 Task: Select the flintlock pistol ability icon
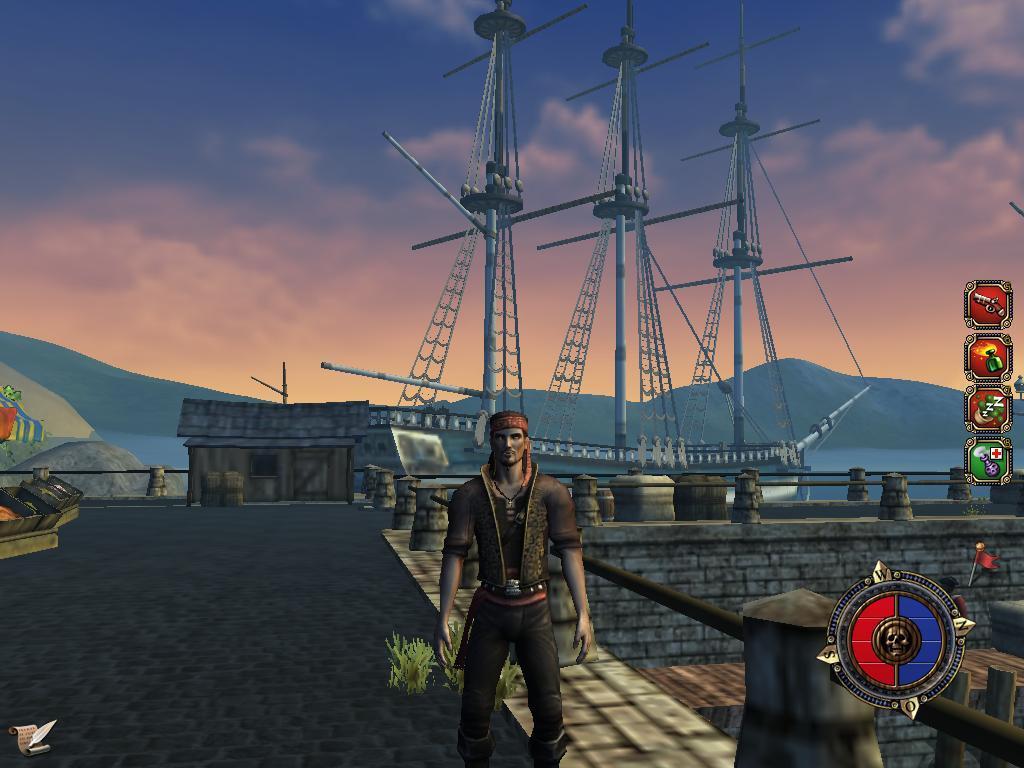[x=988, y=304]
